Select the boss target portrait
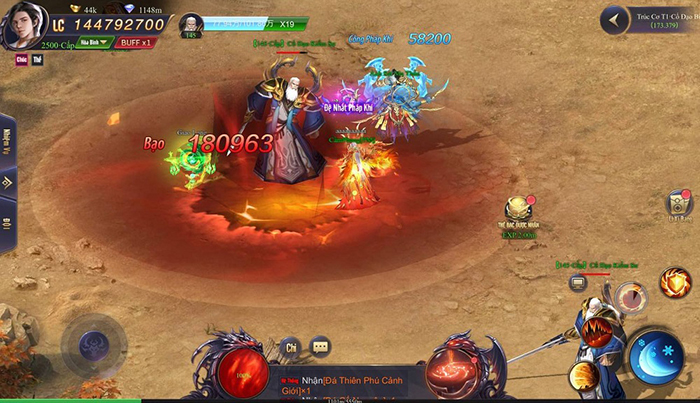The height and width of the screenshot is (403, 700). click(191, 26)
